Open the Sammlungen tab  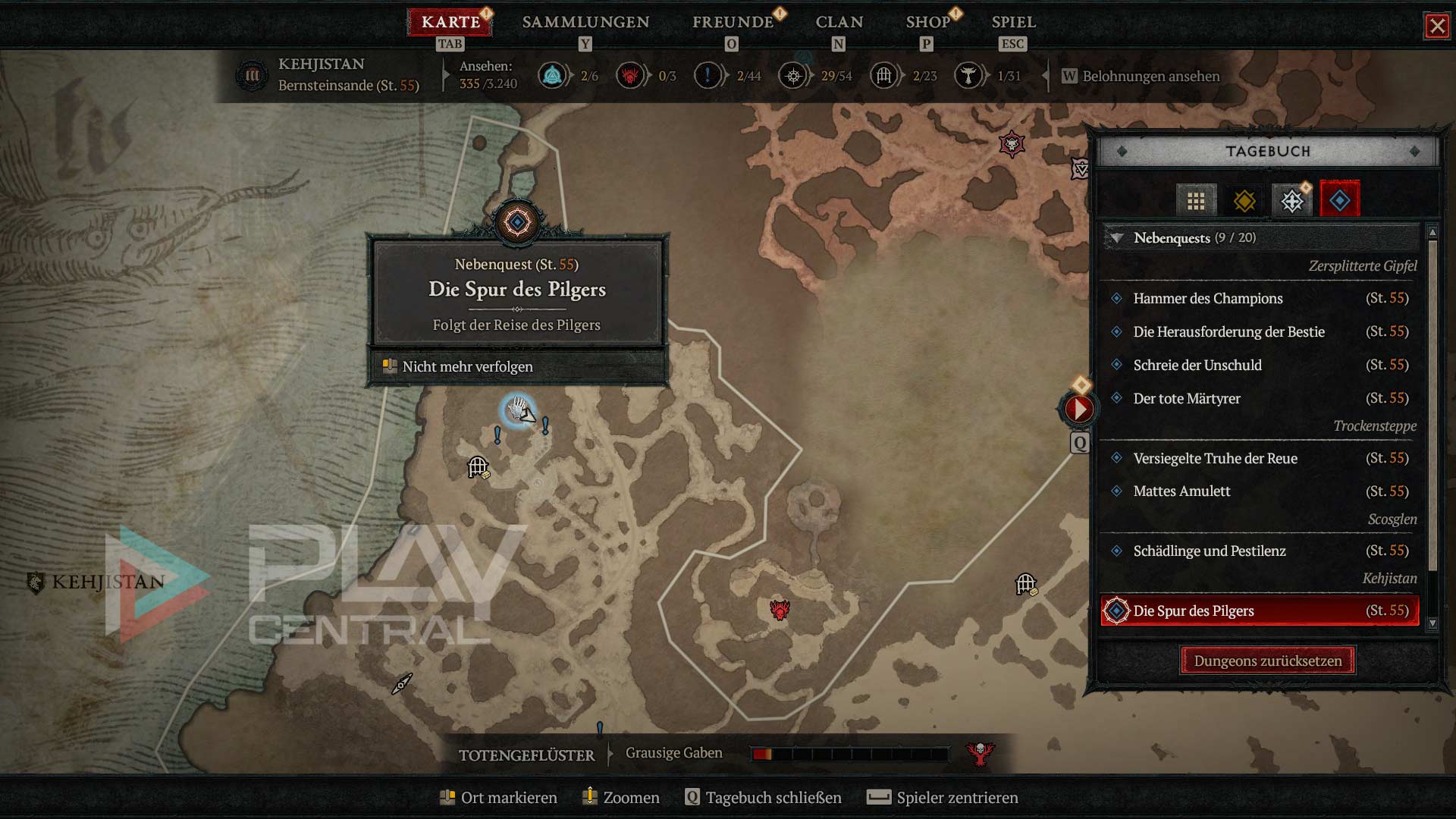tap(585, 22)
